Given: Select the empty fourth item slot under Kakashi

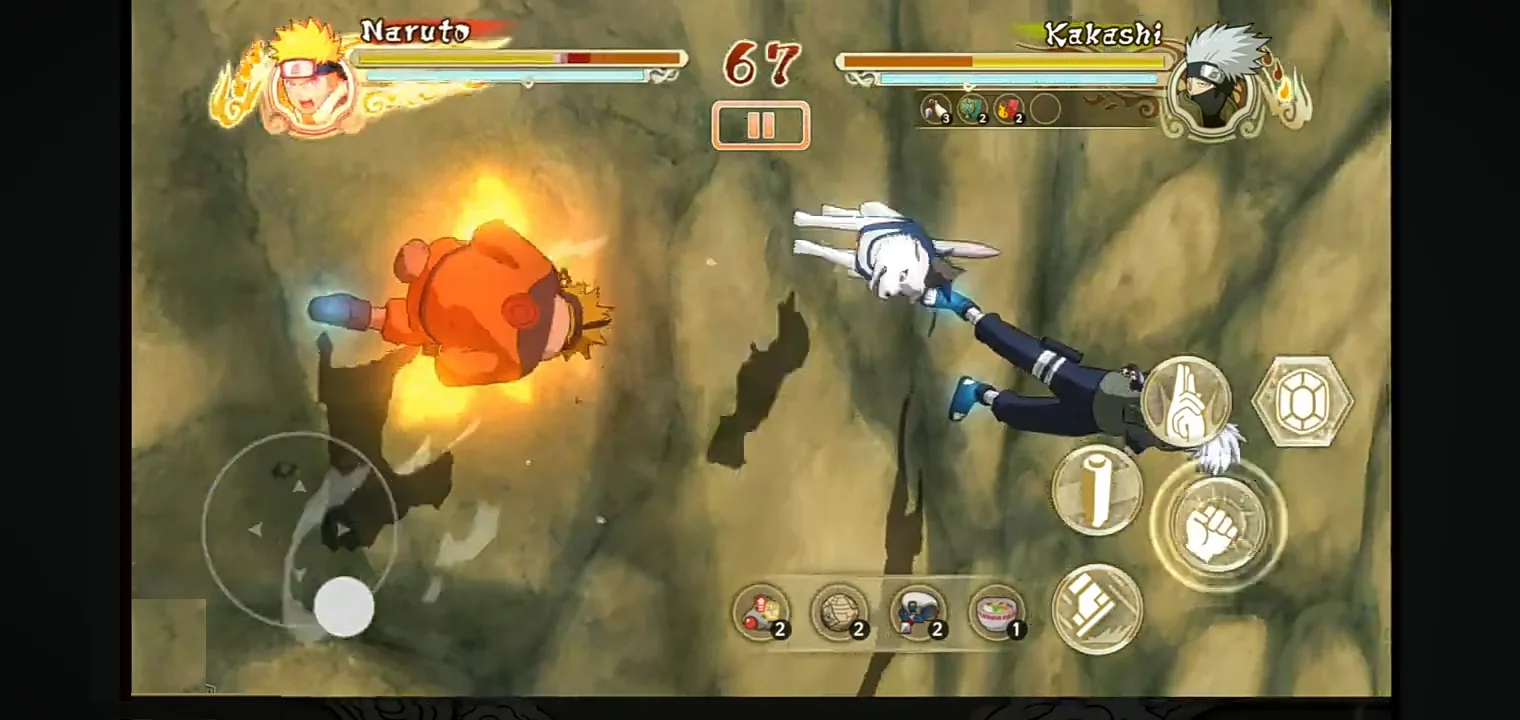Looking at the screenshot, I should 1046,110.
